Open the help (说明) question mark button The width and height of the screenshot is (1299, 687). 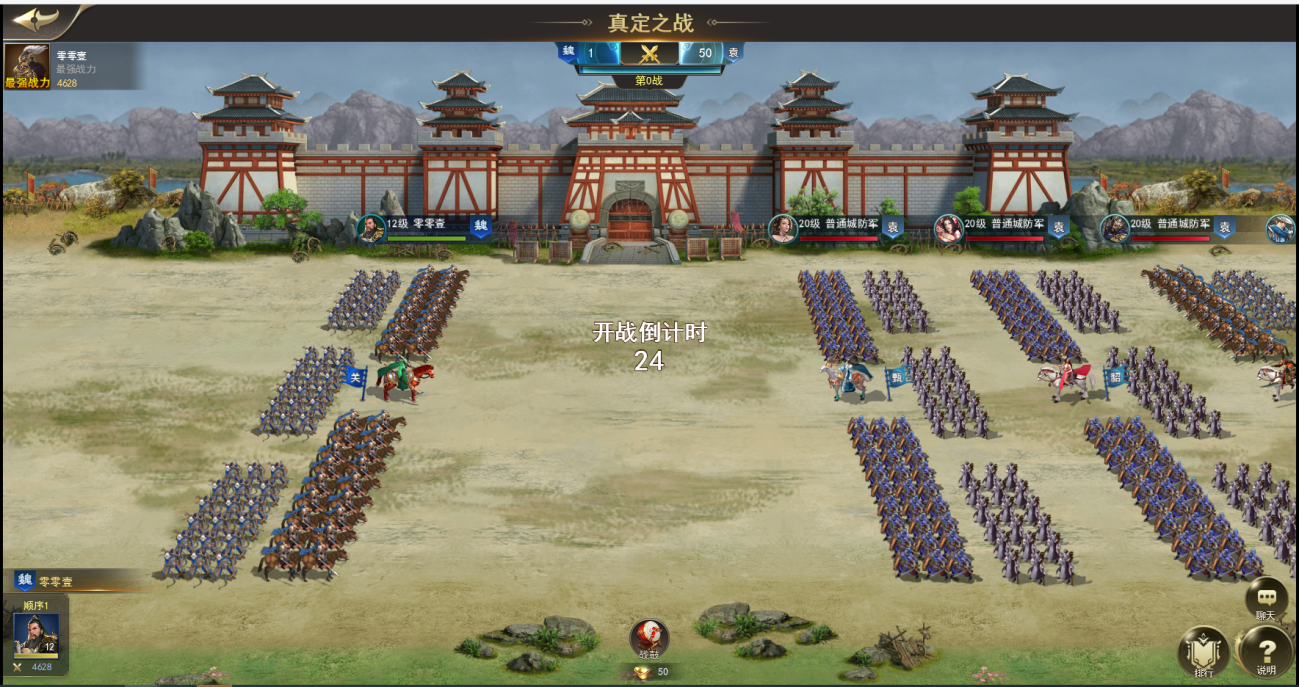point(1265,651)
